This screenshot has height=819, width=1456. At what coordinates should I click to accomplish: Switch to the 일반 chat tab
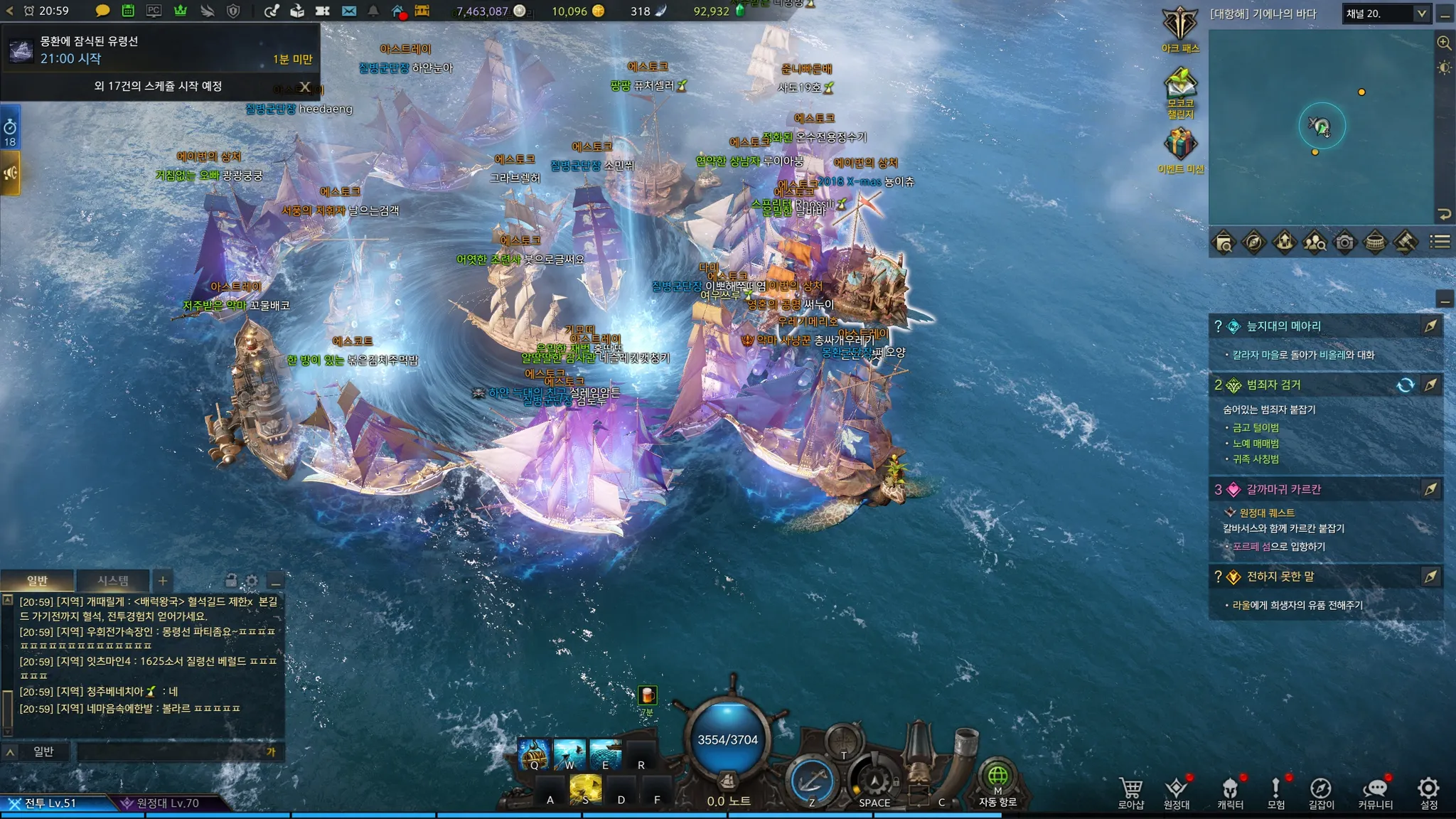[37, 581]
